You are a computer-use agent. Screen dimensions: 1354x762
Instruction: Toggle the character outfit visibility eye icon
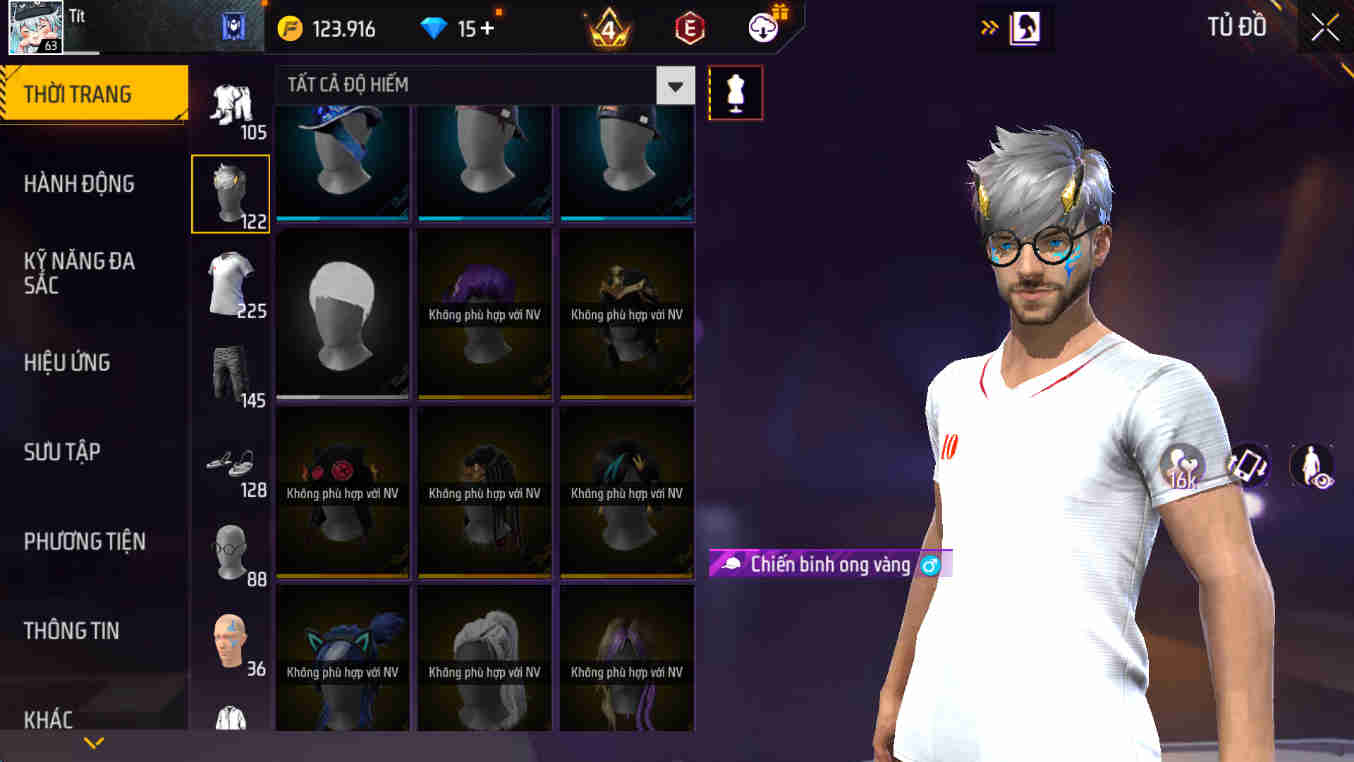point(1313,466)
